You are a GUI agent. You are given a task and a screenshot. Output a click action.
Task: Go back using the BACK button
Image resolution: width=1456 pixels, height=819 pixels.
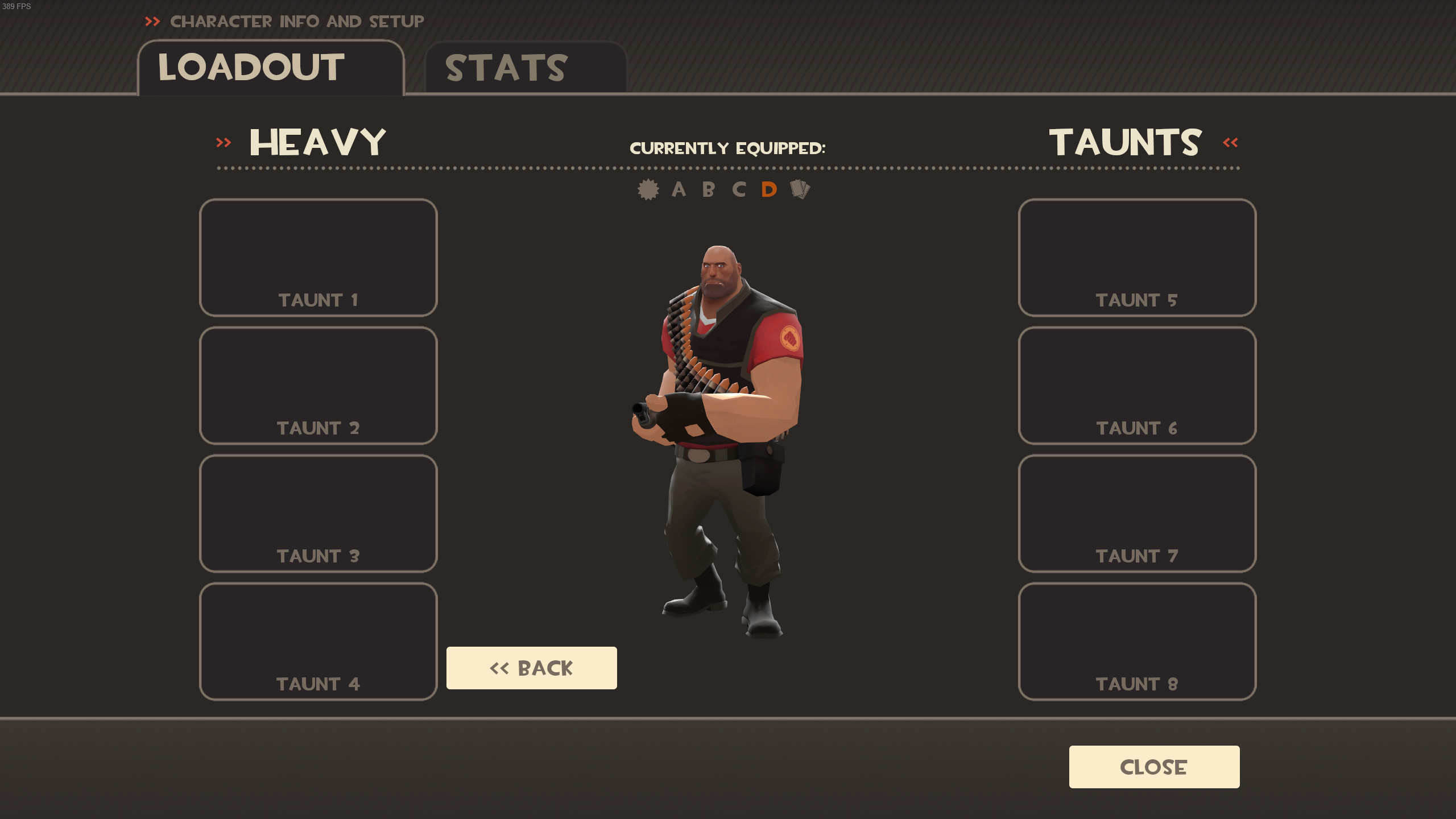pyautogui.click(x=531, y=668)
